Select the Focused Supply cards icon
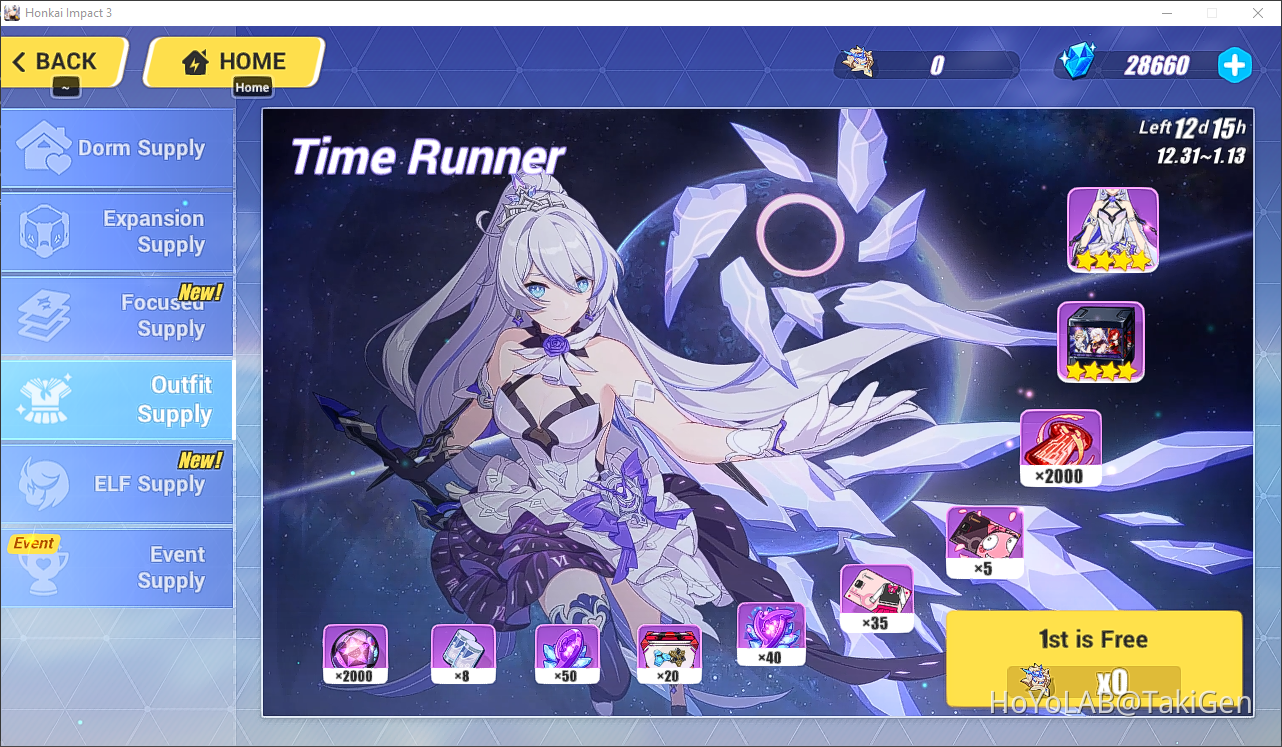 (42, 315)
